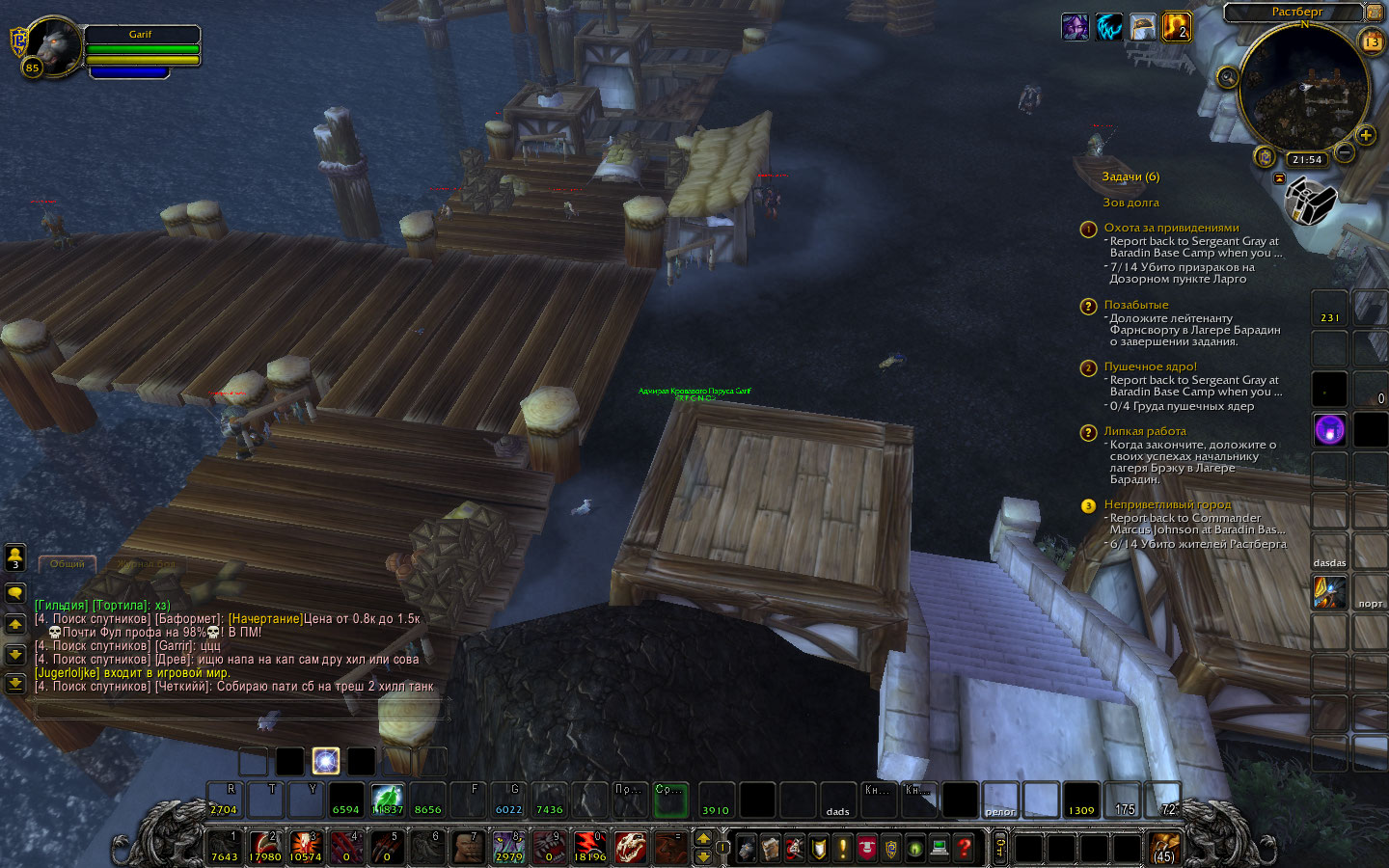Zoom in the minimap with plus button
Viewport: 1389px width, 868px height.
coord(1366,135)
